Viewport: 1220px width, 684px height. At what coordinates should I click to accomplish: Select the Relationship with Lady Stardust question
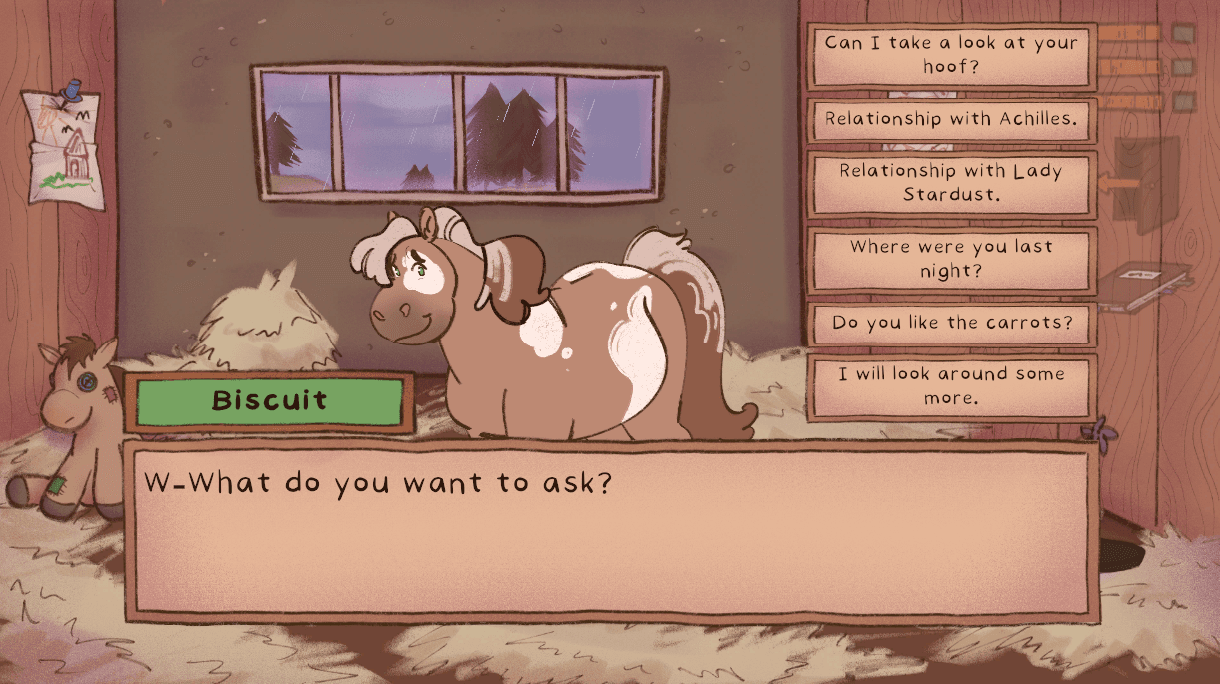coord(950,183)
